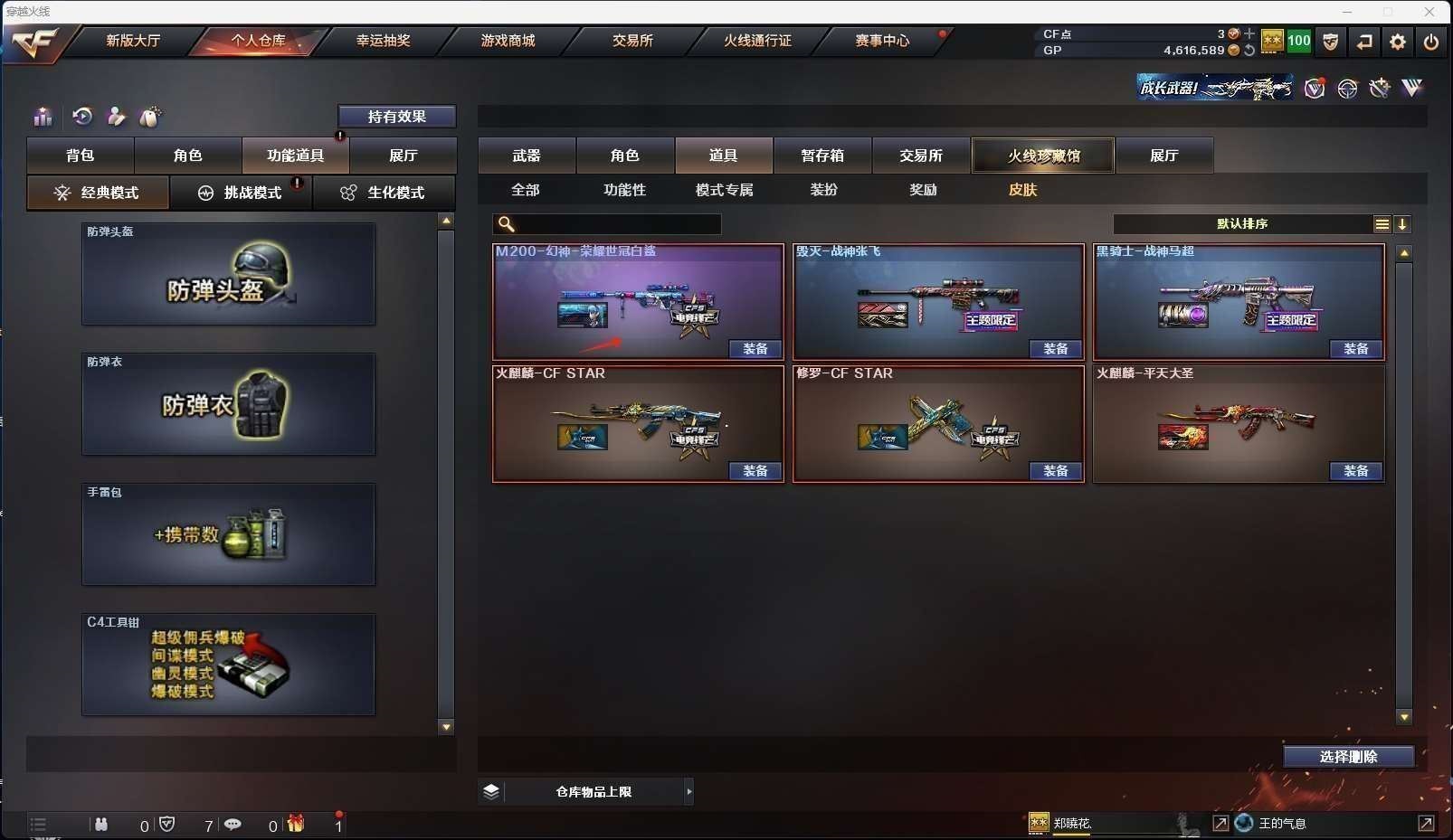Switch to 交易所 in the top navigation bar
Screen dimensions: 1453x840
(632, 41)
